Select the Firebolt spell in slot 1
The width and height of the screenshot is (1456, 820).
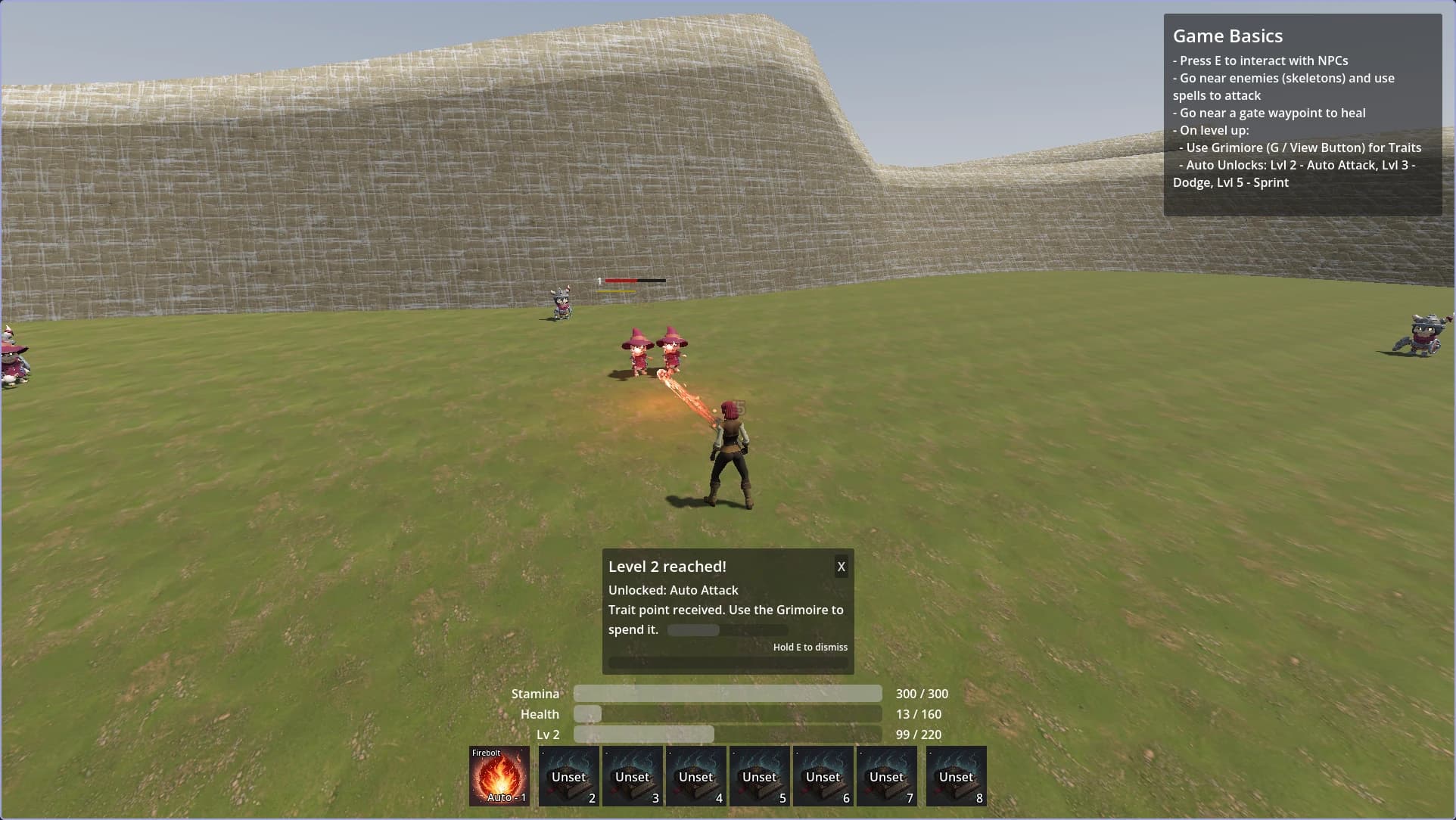(499, 775)
